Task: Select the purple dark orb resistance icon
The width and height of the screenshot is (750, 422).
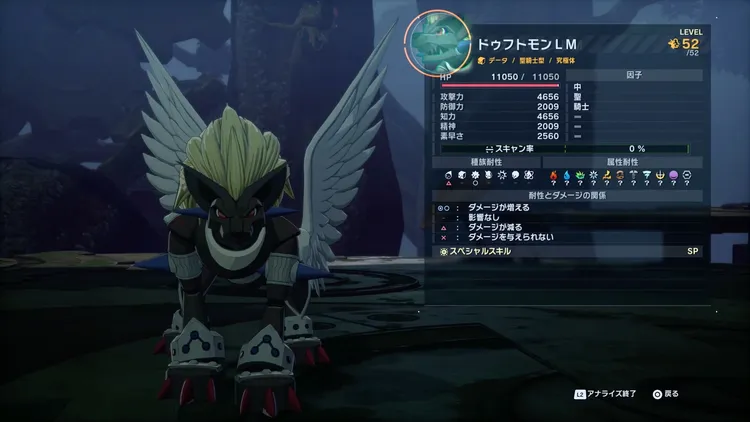Action: point(673,174)
